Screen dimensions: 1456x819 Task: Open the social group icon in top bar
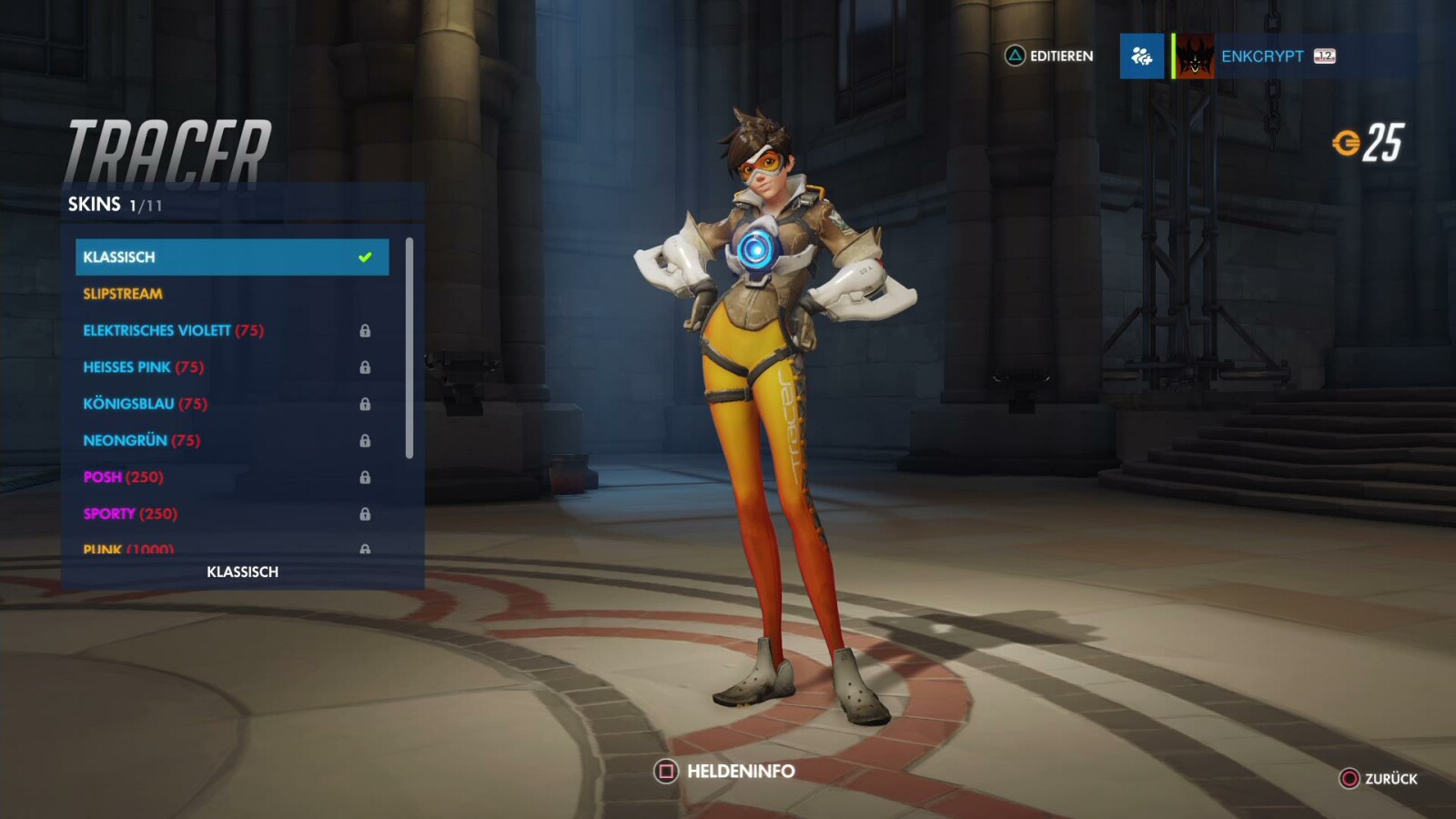pyautogui.click(x=1141, y=56)
